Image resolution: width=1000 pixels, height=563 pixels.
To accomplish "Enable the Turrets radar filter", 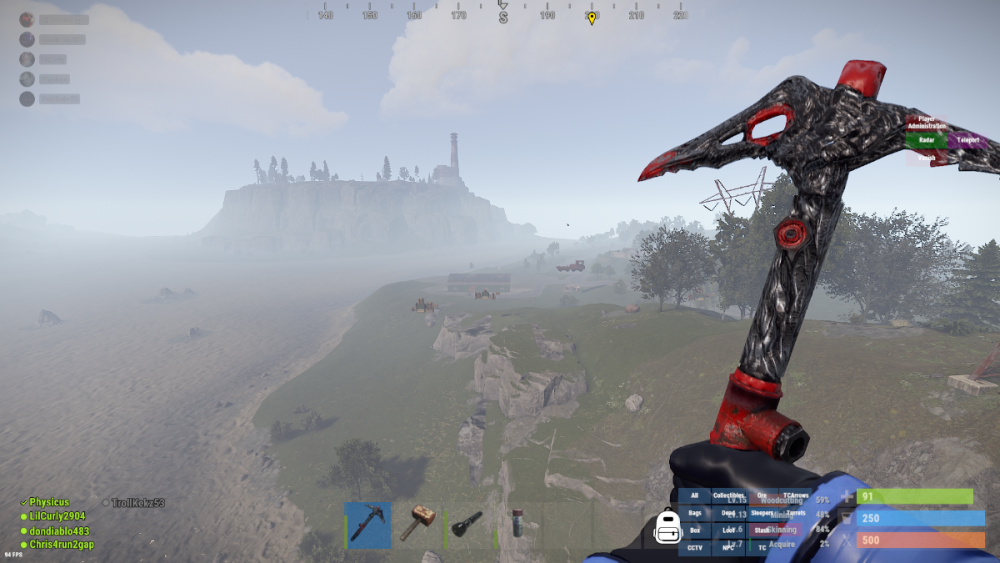I will point(795,513).
